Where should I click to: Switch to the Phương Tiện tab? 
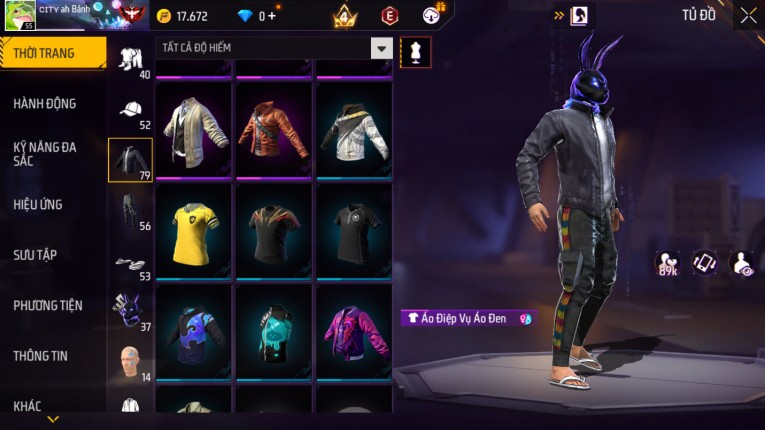point(48,306)
